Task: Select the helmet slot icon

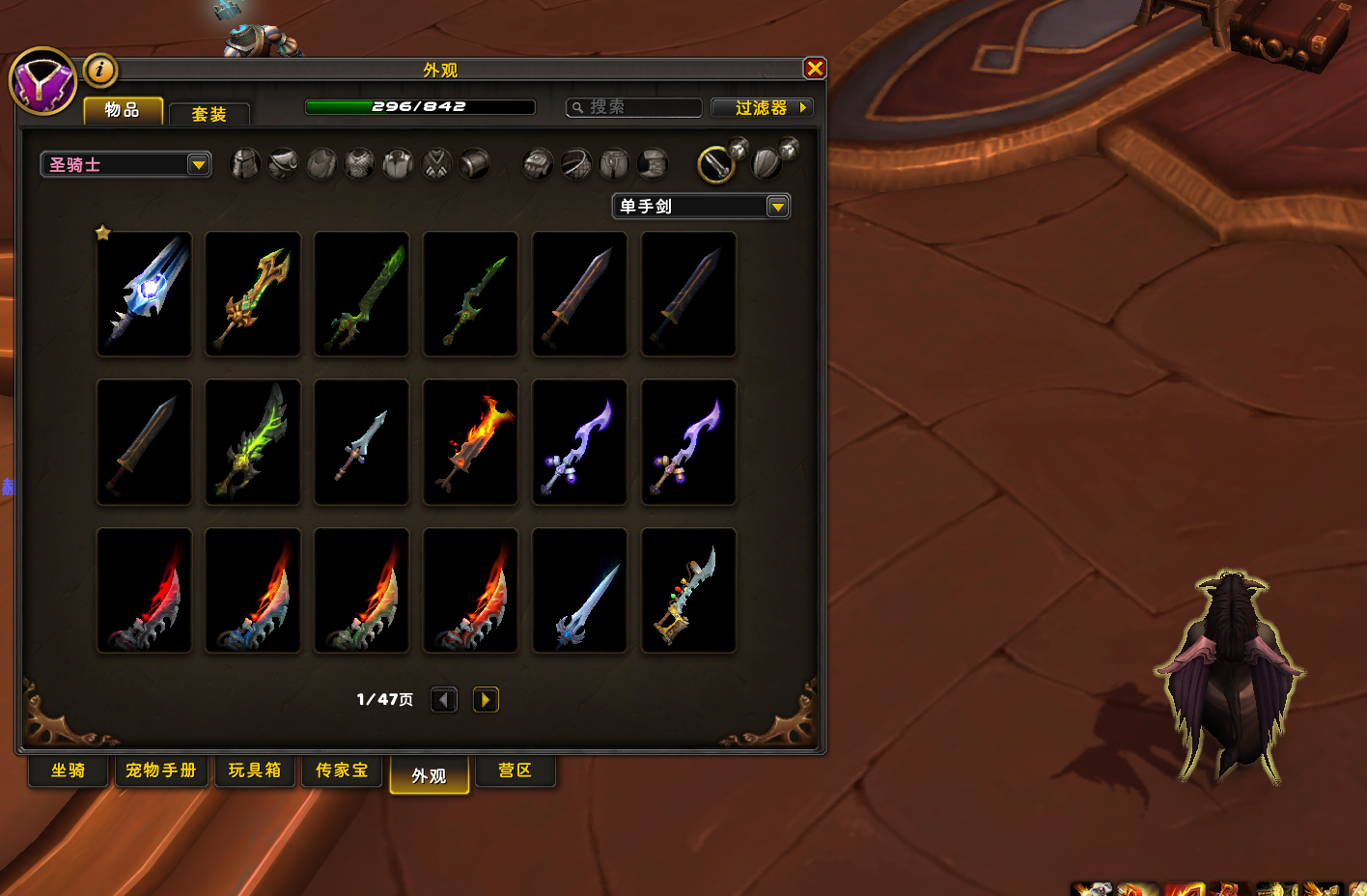Action: click(x=245, y=164)
